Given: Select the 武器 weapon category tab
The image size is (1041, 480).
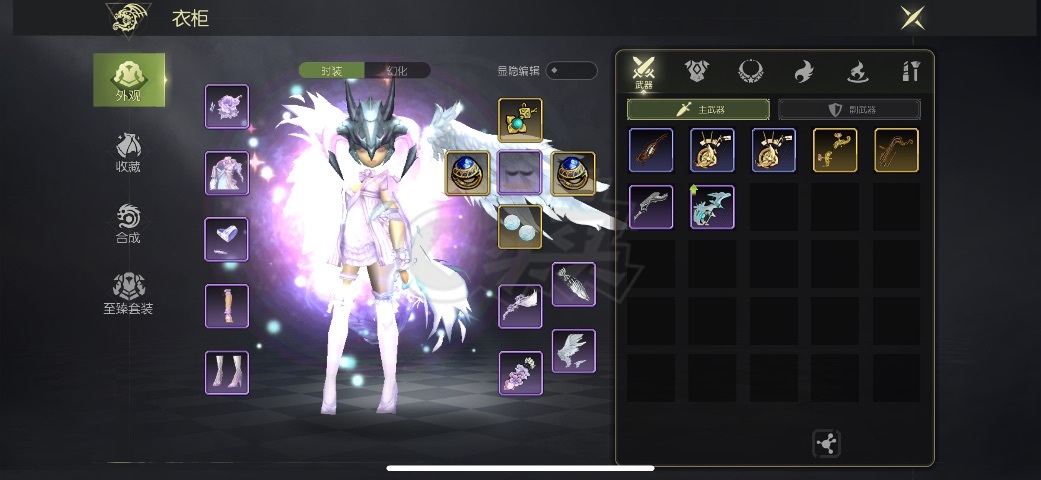Looking at the screenshot, I should (x=645, y=72).
